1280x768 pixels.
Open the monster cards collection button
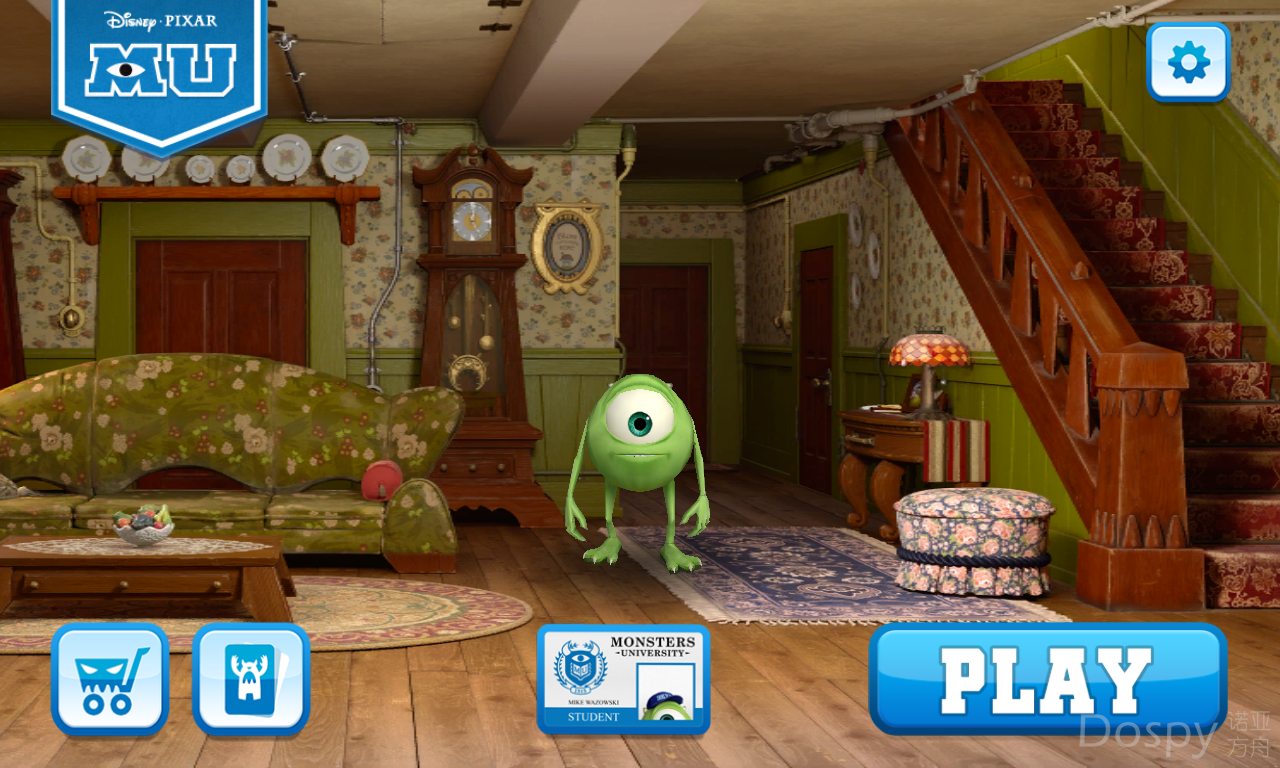click(251, 679)
